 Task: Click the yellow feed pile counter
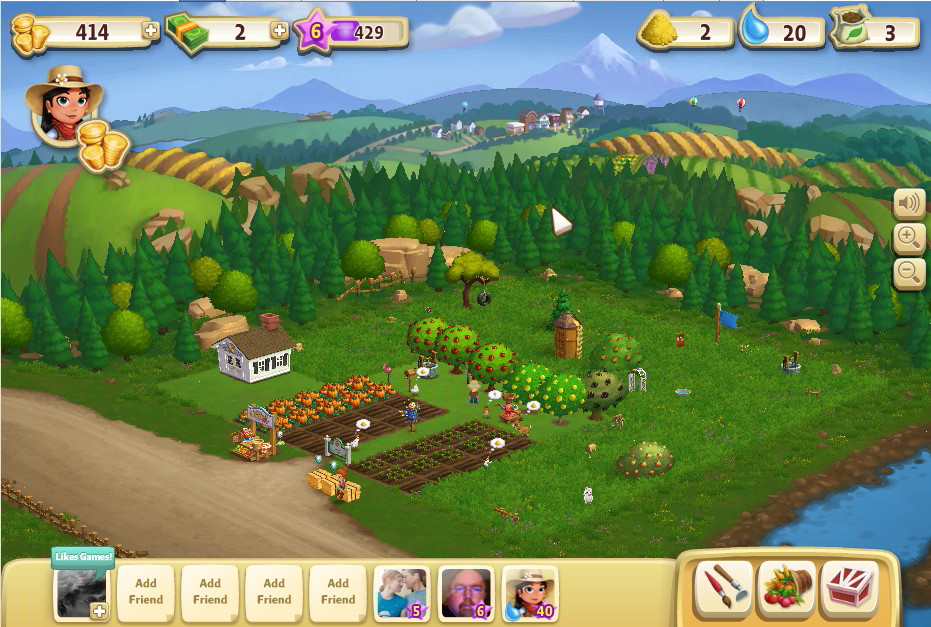pos(660,31)
